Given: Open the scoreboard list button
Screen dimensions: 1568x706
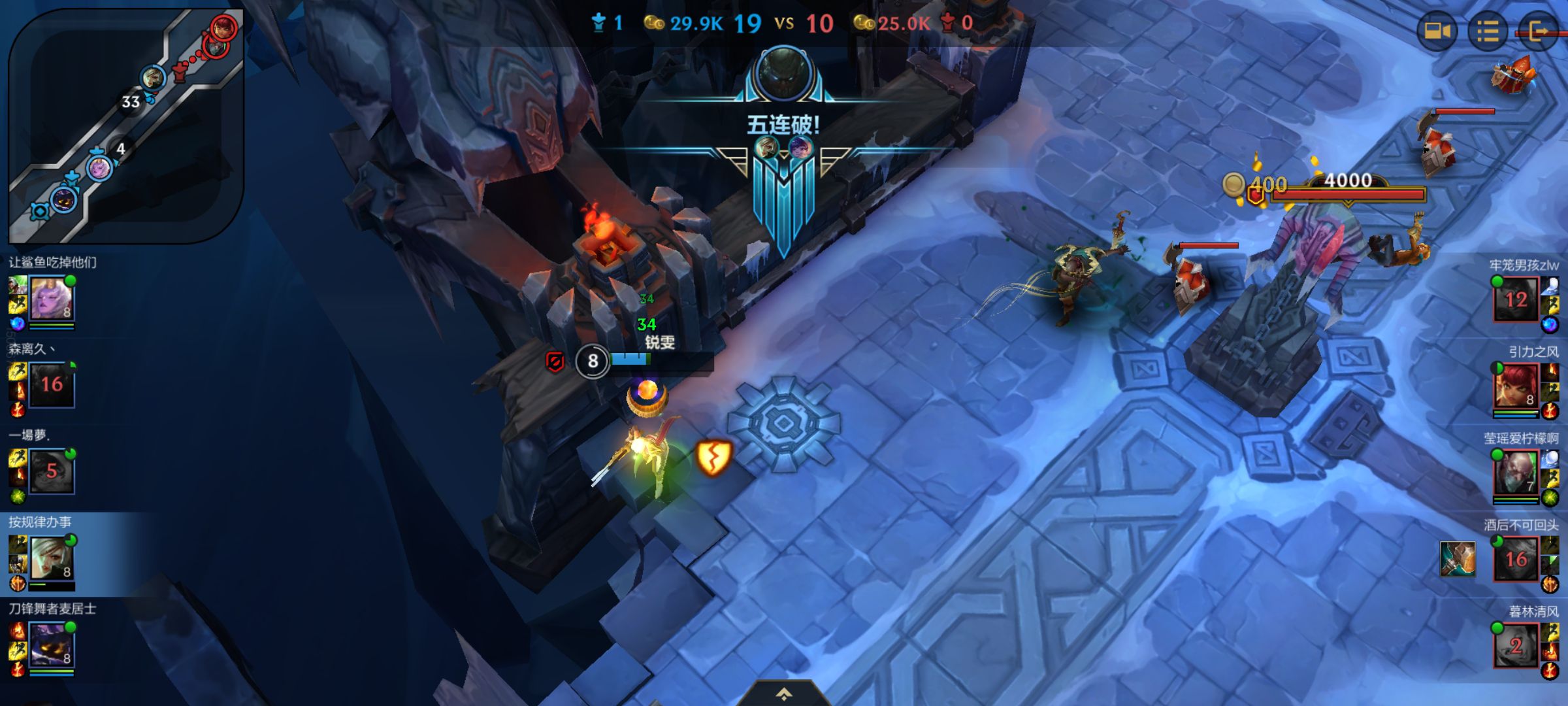Looking at the screenshot, I should pos(1488,31).
